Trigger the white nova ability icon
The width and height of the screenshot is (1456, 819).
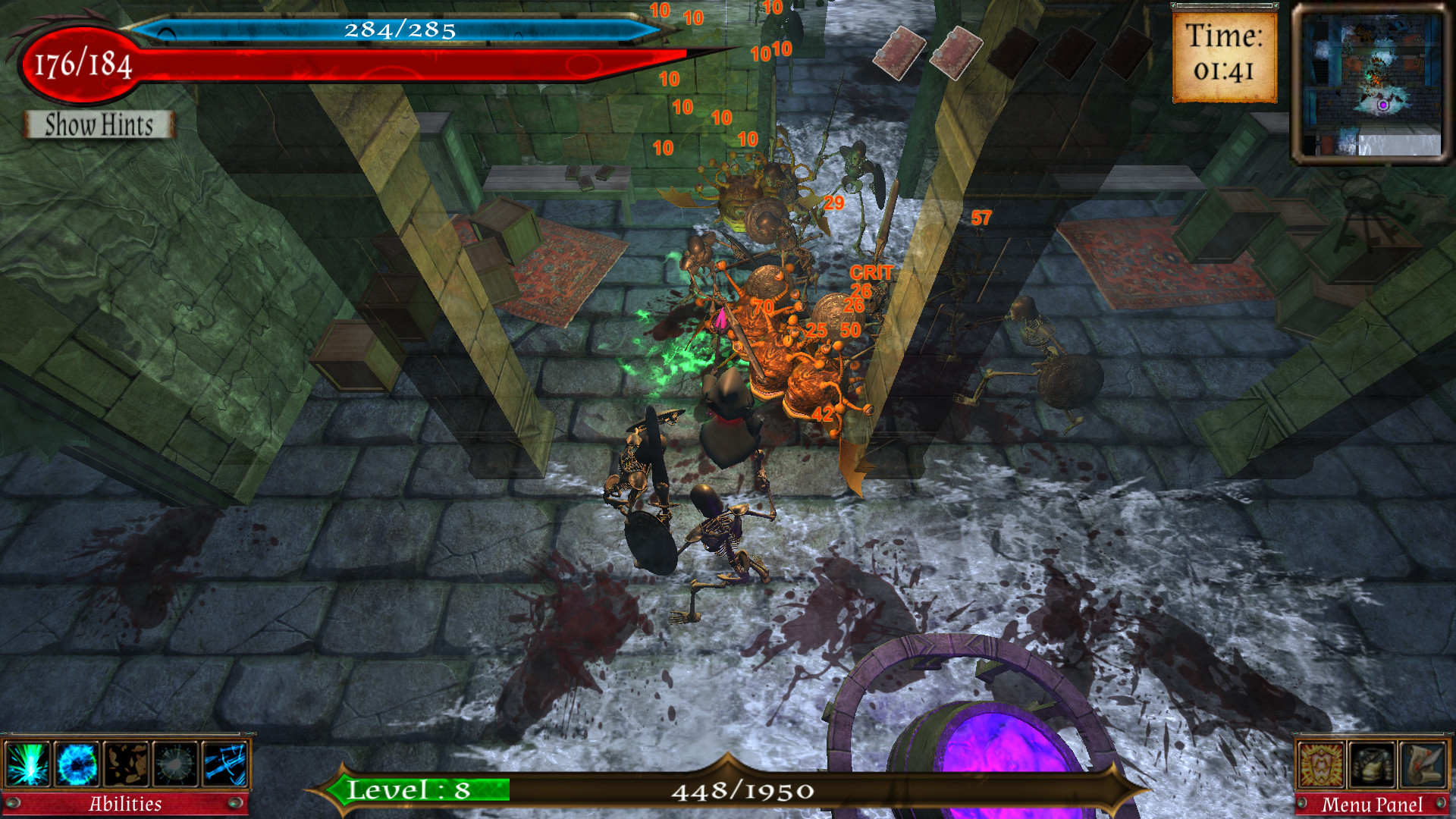[x=175, y=764]
